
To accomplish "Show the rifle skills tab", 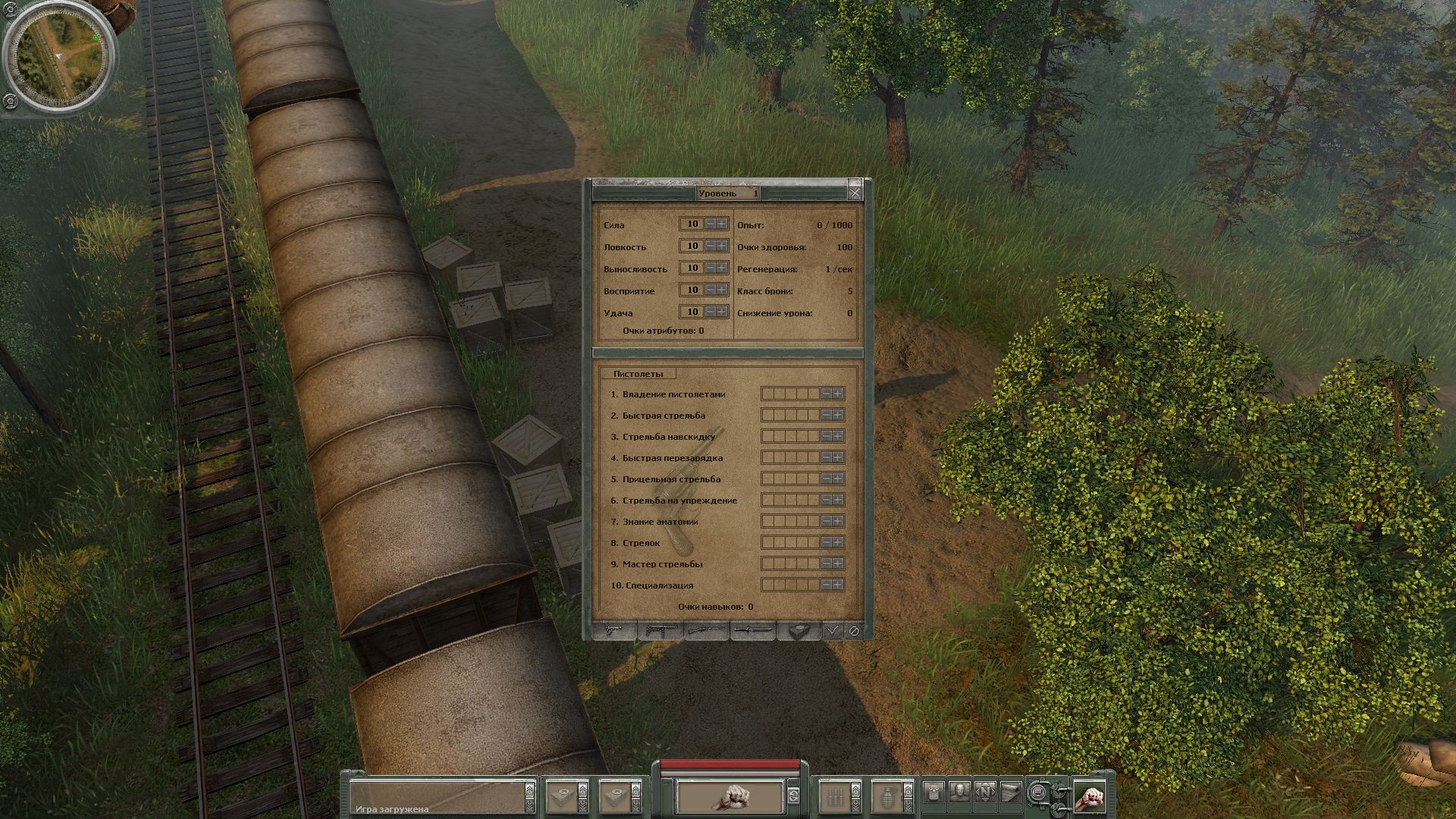I will 706,630.
